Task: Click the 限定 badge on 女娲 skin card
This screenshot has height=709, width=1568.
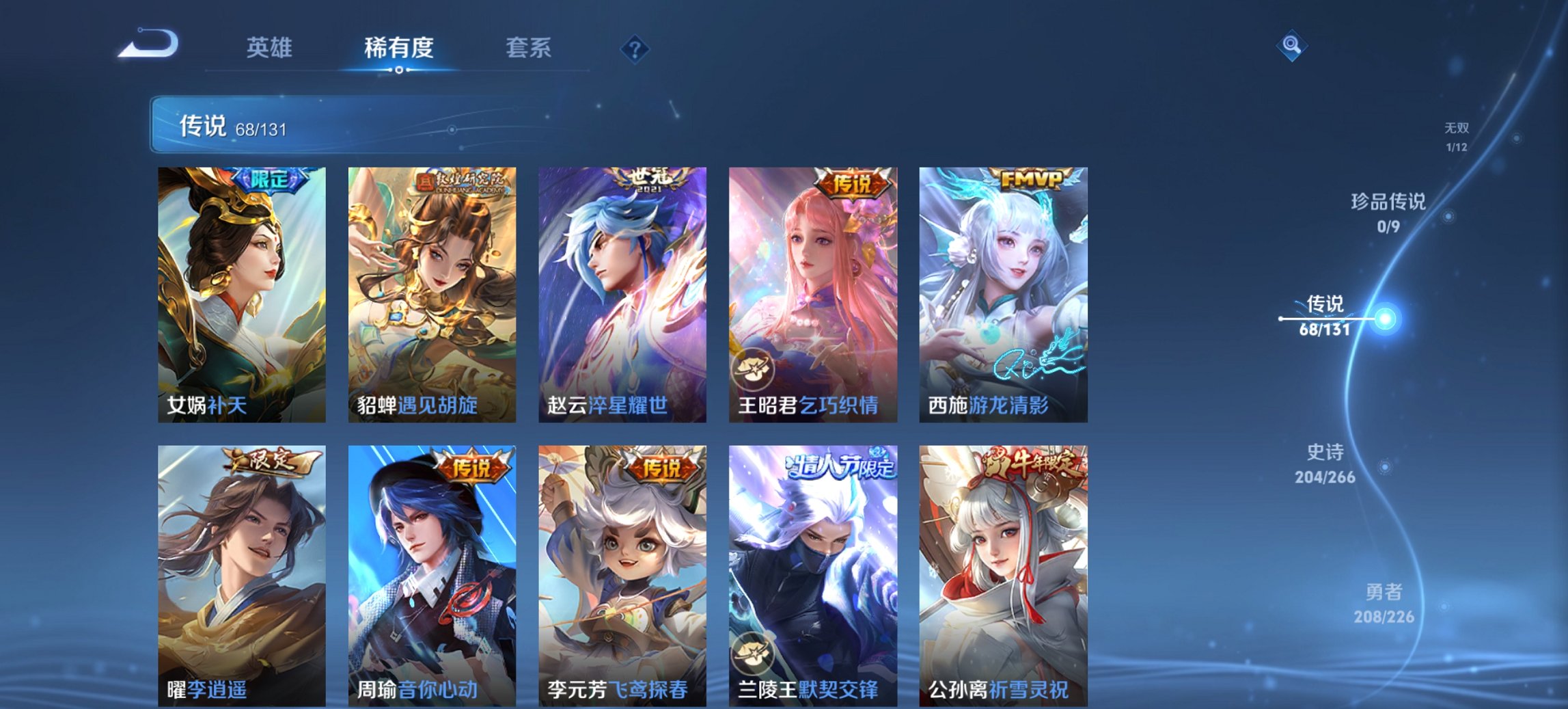Action: click(x=270, y=180)
